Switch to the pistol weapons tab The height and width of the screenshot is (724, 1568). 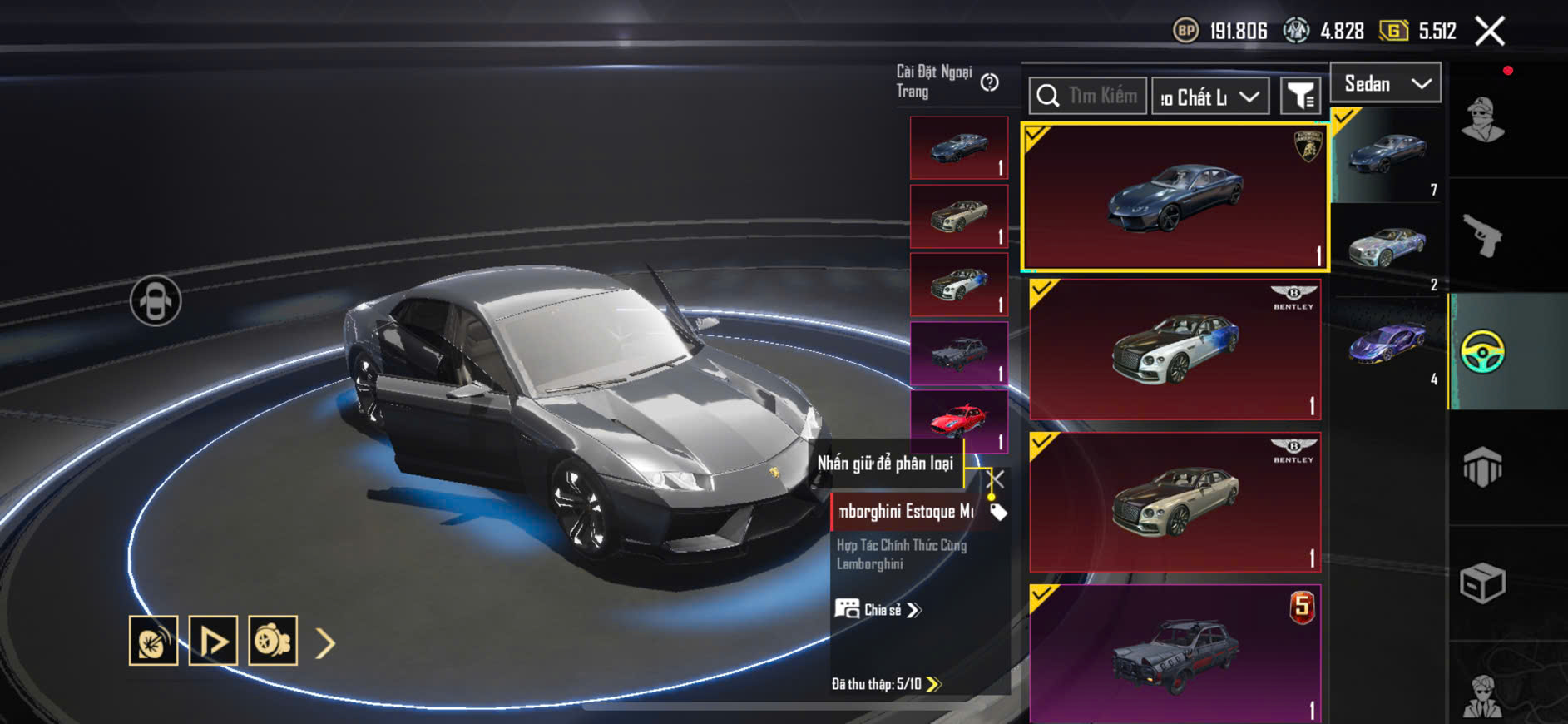(x=1483, y=236)
